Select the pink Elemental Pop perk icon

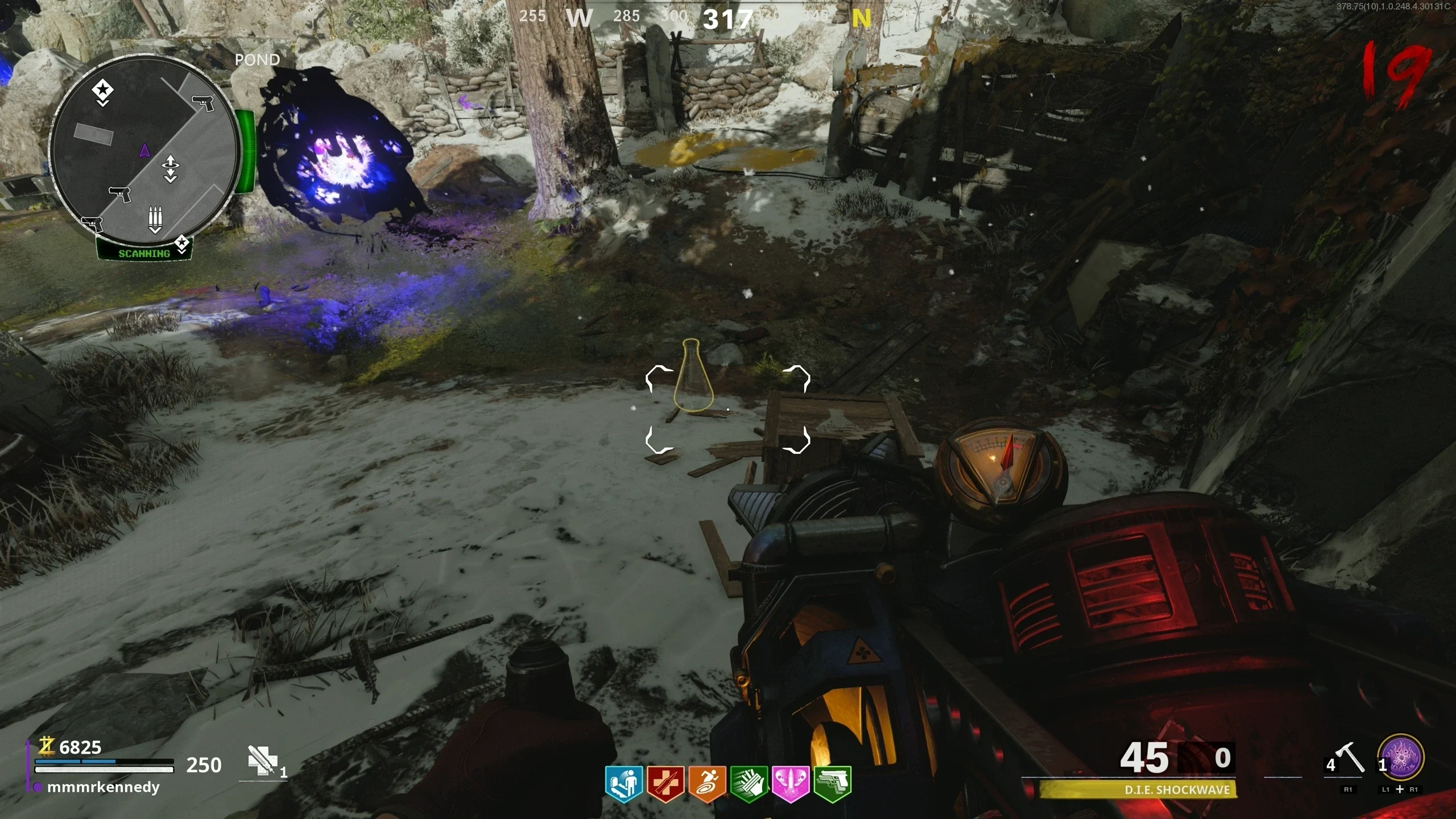coord(791,784)
